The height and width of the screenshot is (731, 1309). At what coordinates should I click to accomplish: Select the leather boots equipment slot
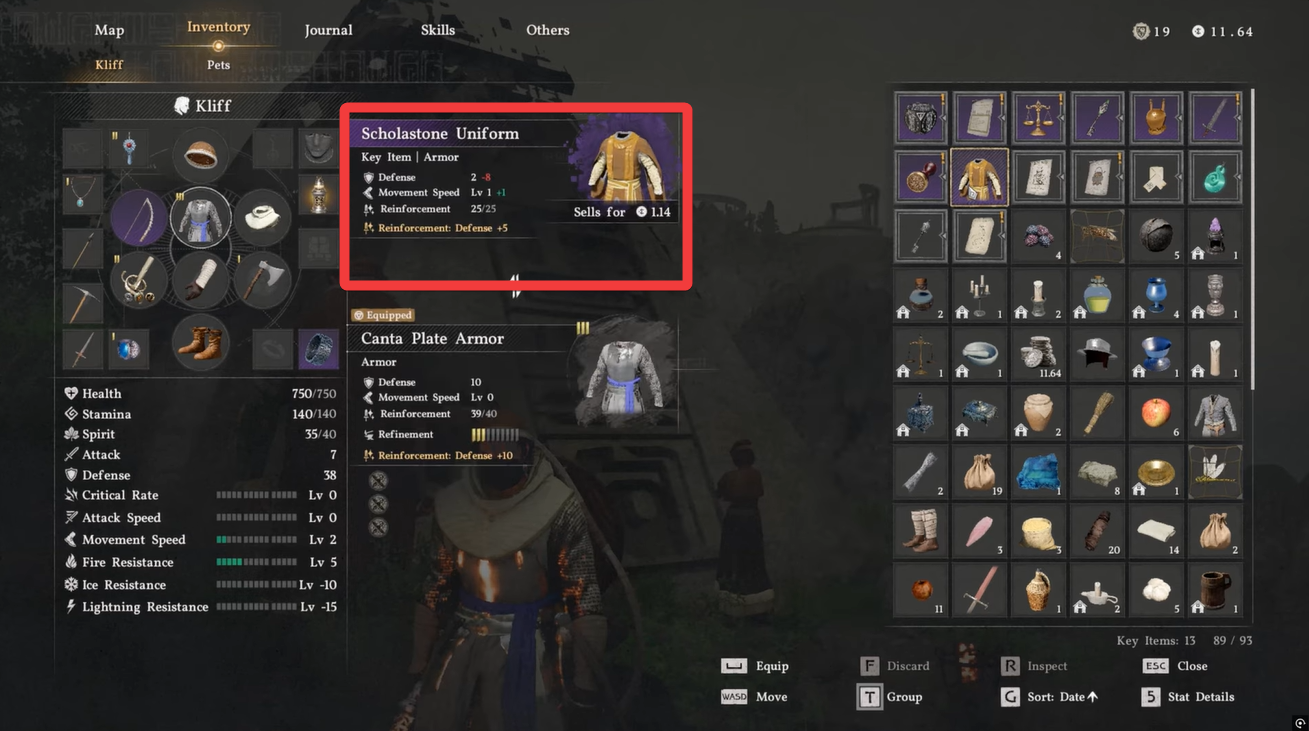pyautogui.click(x=201, y=342)
